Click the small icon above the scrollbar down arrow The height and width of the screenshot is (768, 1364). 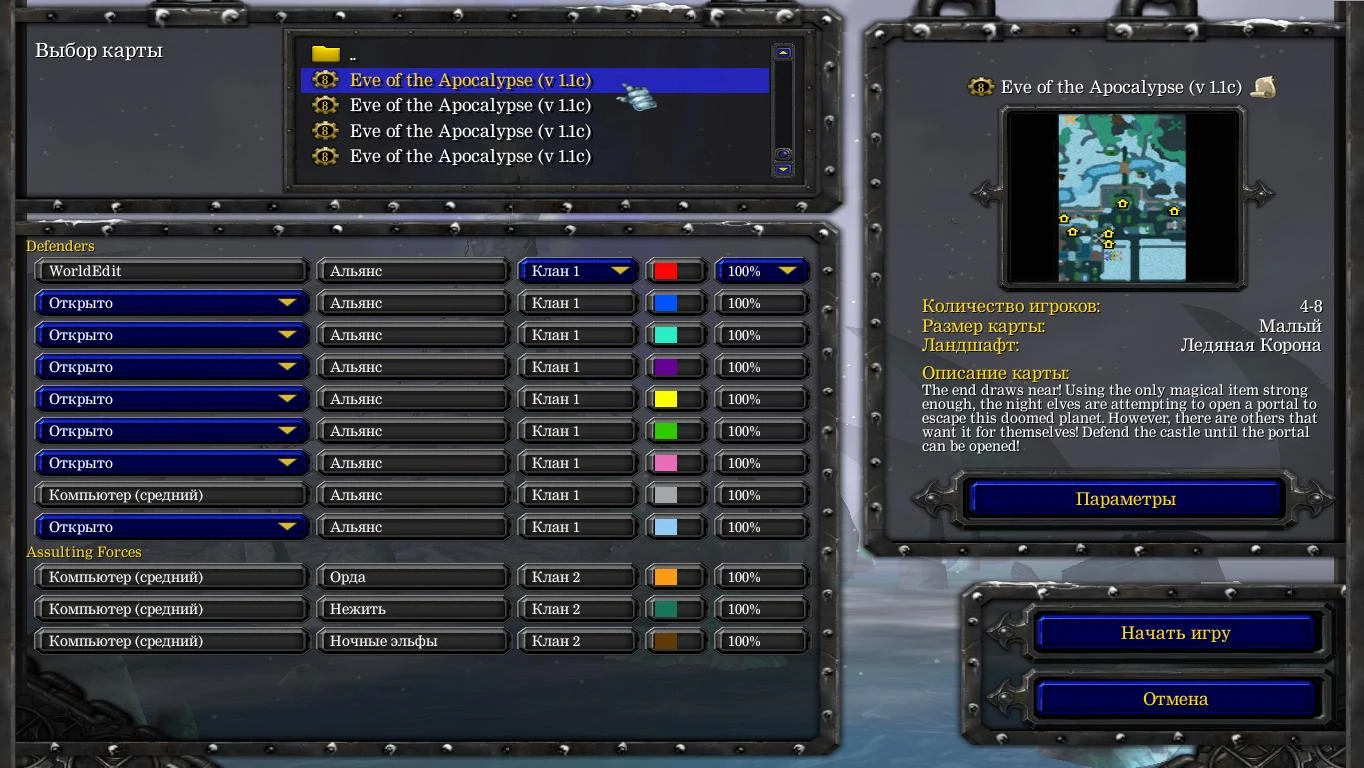pyautogui.click(x=783, y=153)
